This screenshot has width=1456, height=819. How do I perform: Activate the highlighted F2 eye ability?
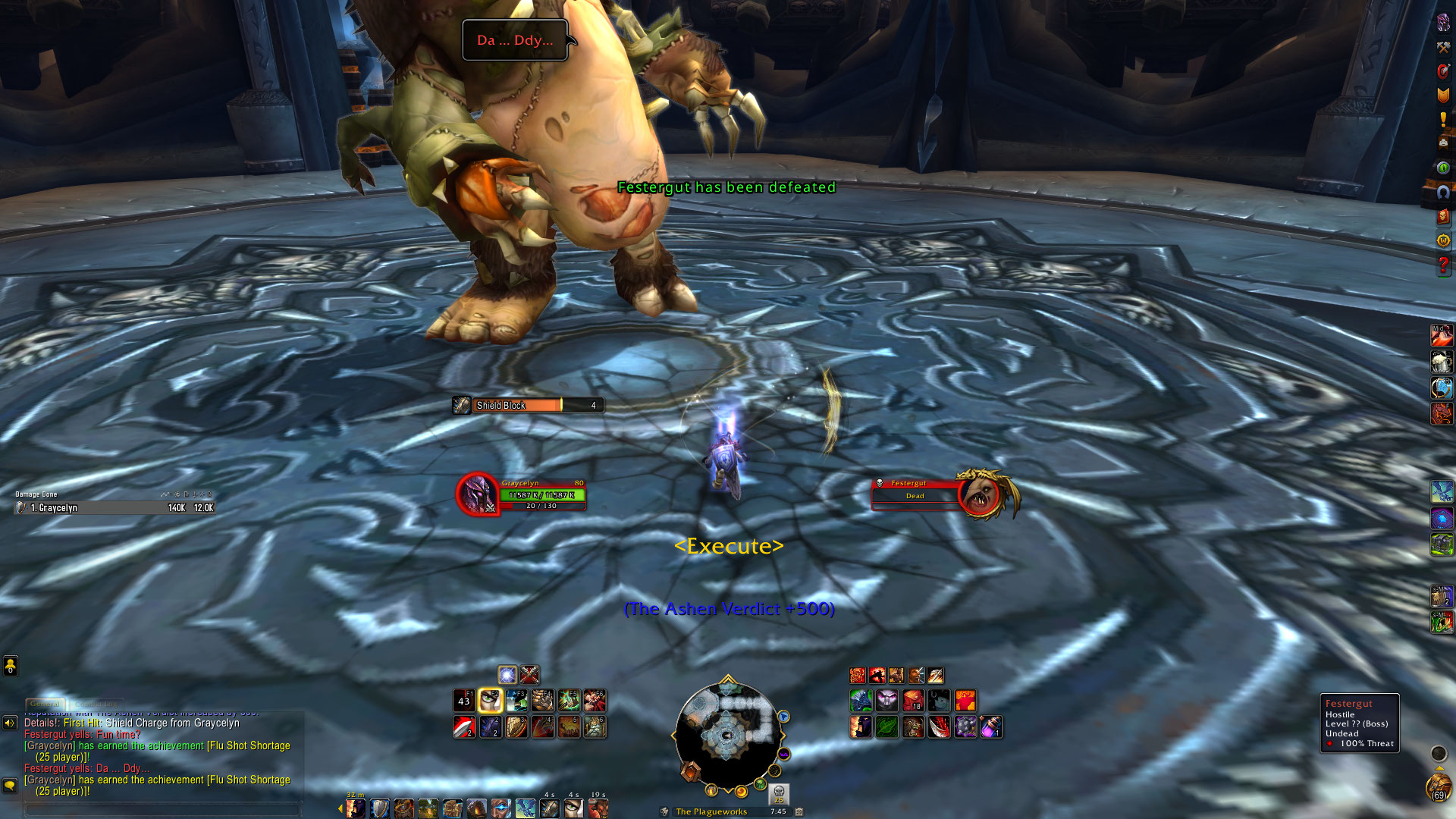coord(491,700)
